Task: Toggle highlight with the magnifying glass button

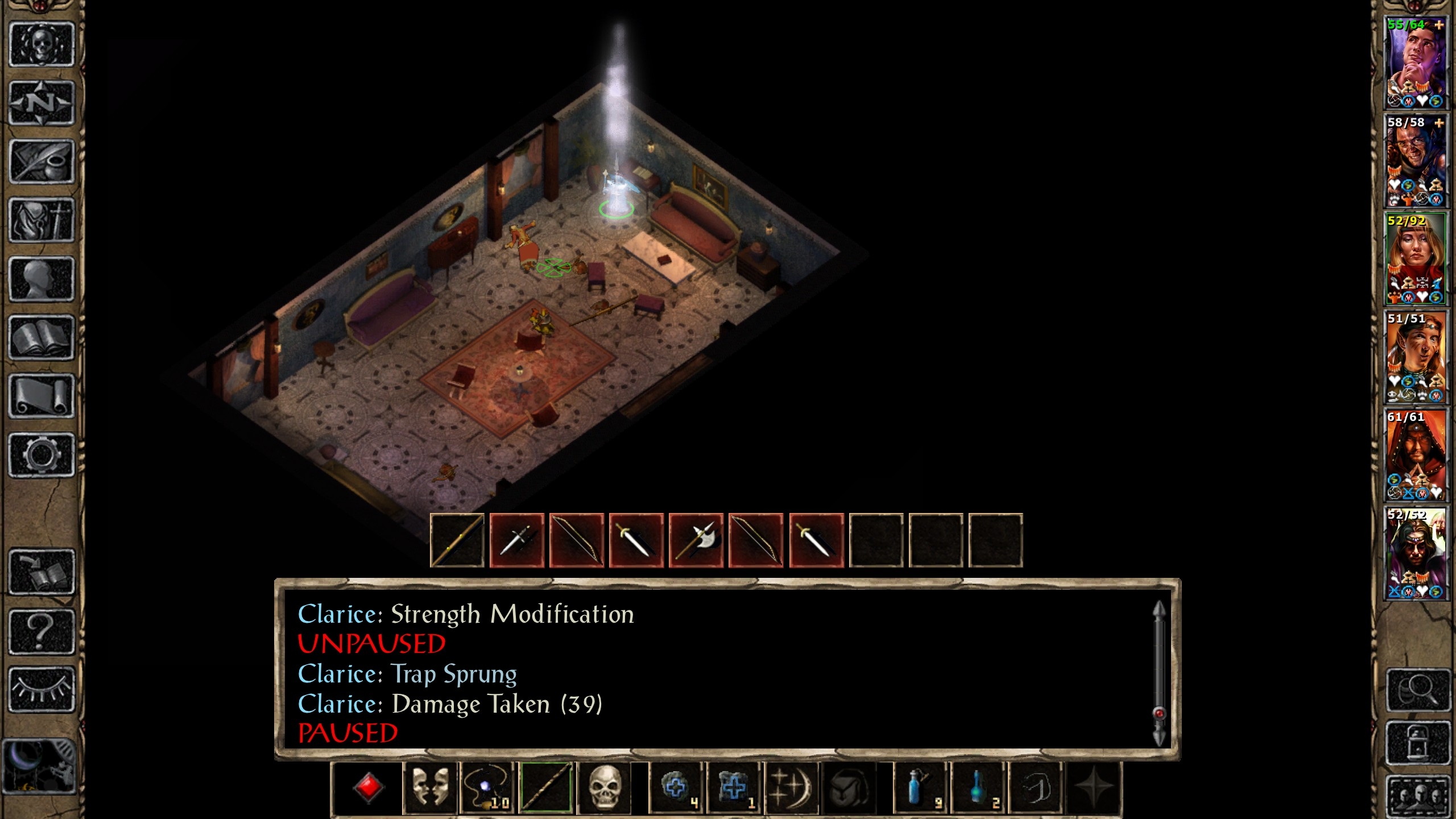Action: (x=1416, y=690)
